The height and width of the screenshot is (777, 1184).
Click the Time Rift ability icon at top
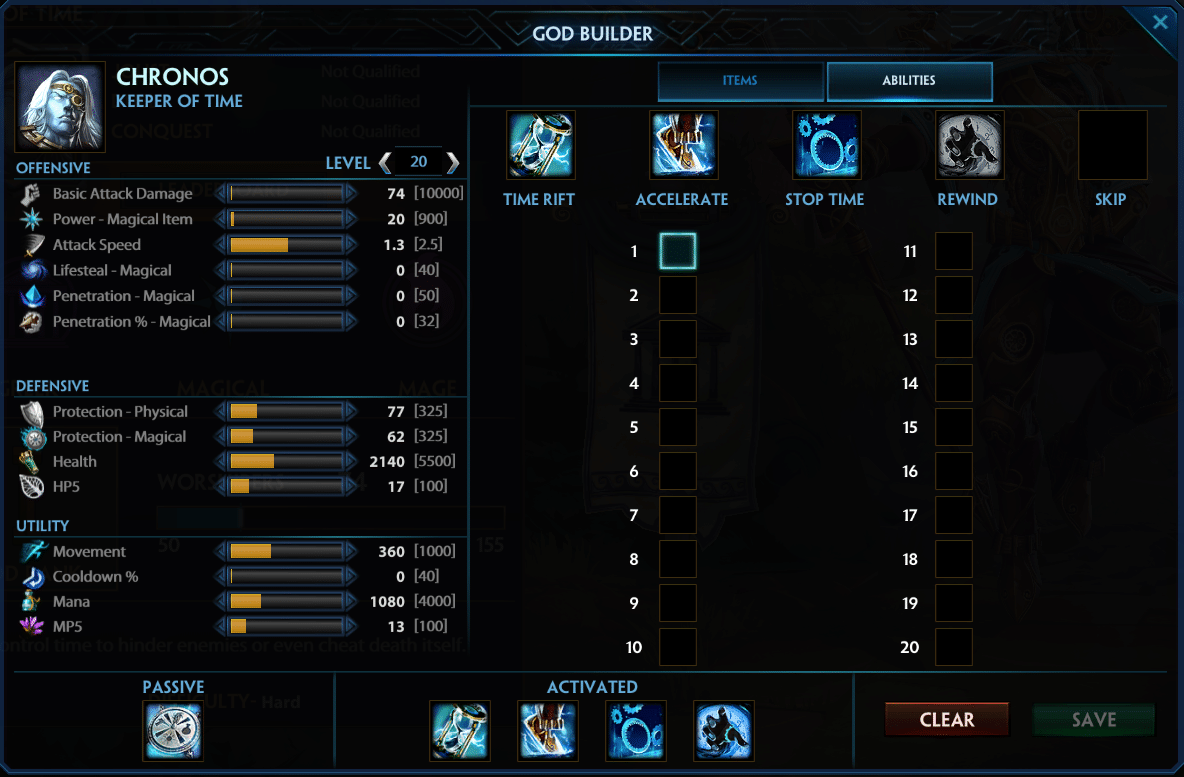click(x=540, y=145)
